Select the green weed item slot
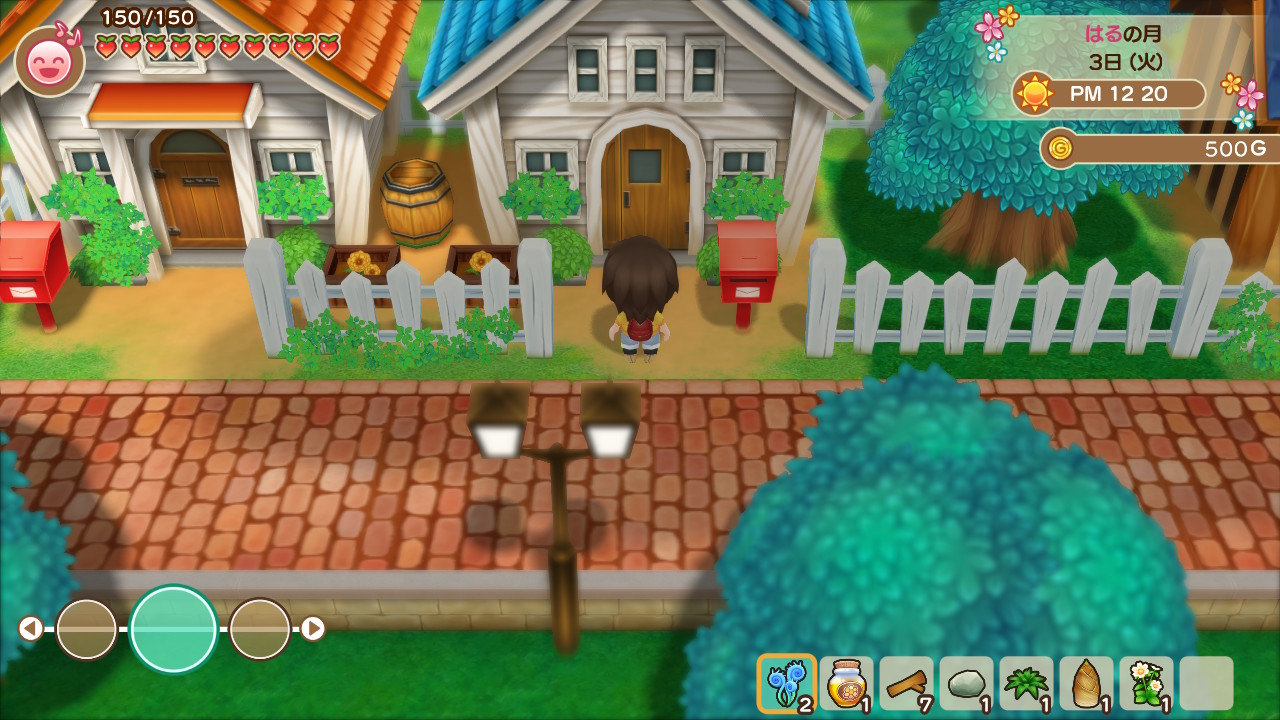Image resolution: width=1280 pixels, height=720 pixels. (1026, 683)
